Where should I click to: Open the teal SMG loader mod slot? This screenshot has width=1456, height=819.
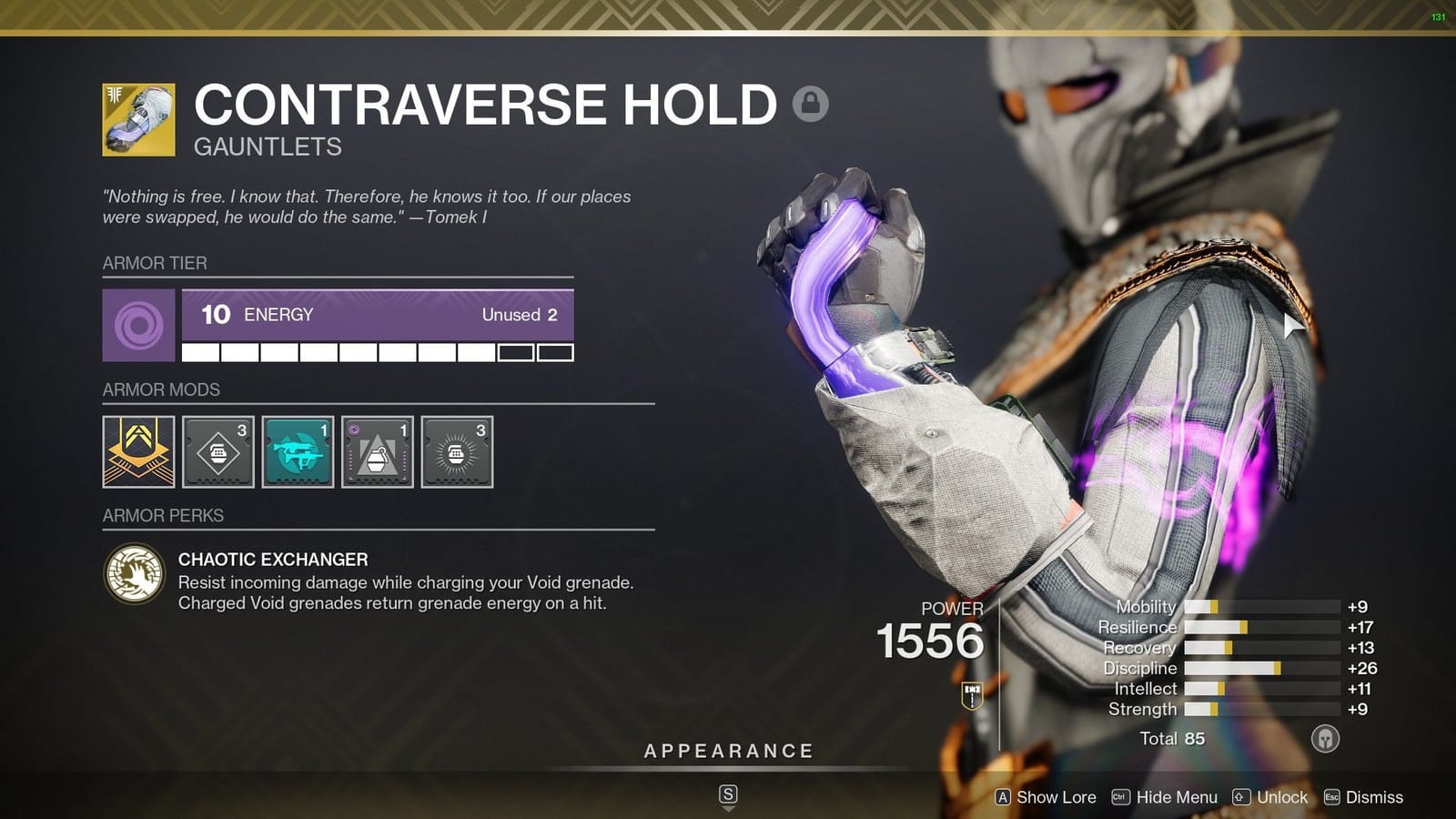click(x=298, y=450)
